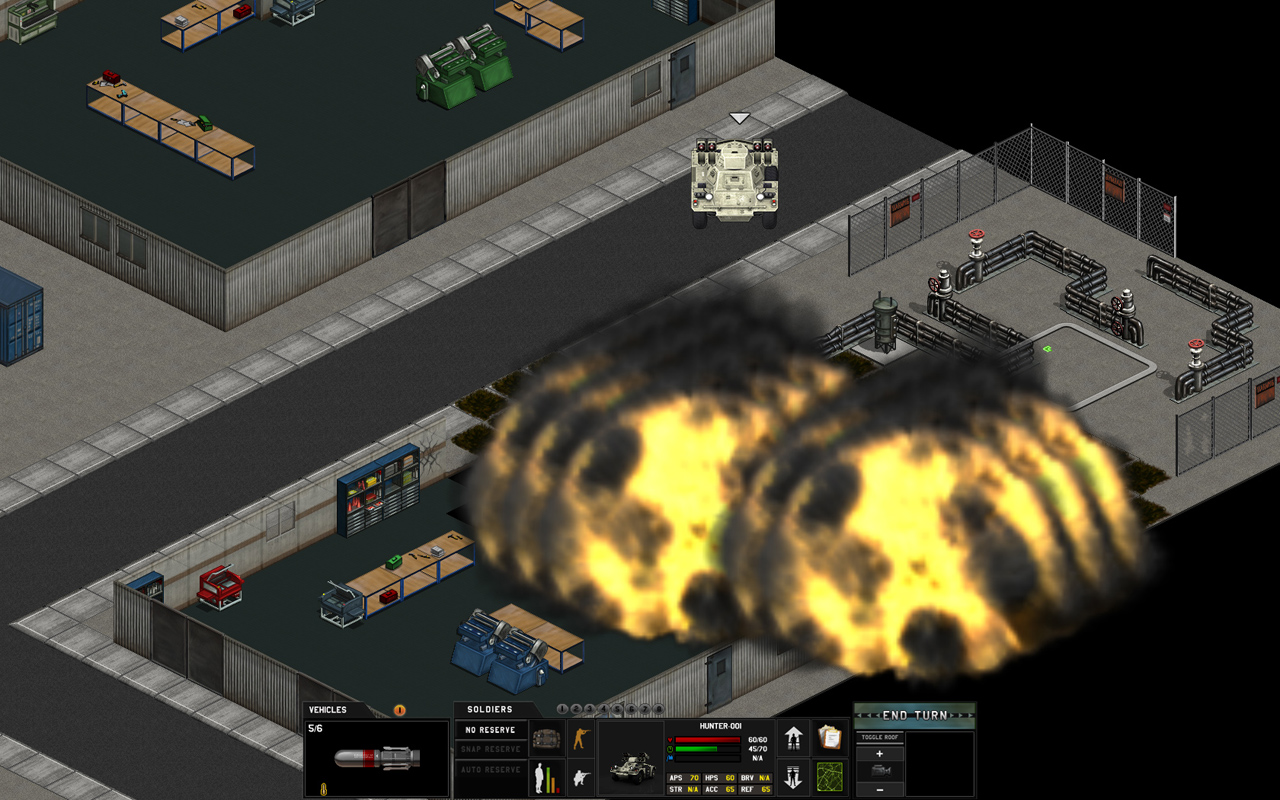
Task: Open the clipboard mission report icon
Action: (829, 737)
